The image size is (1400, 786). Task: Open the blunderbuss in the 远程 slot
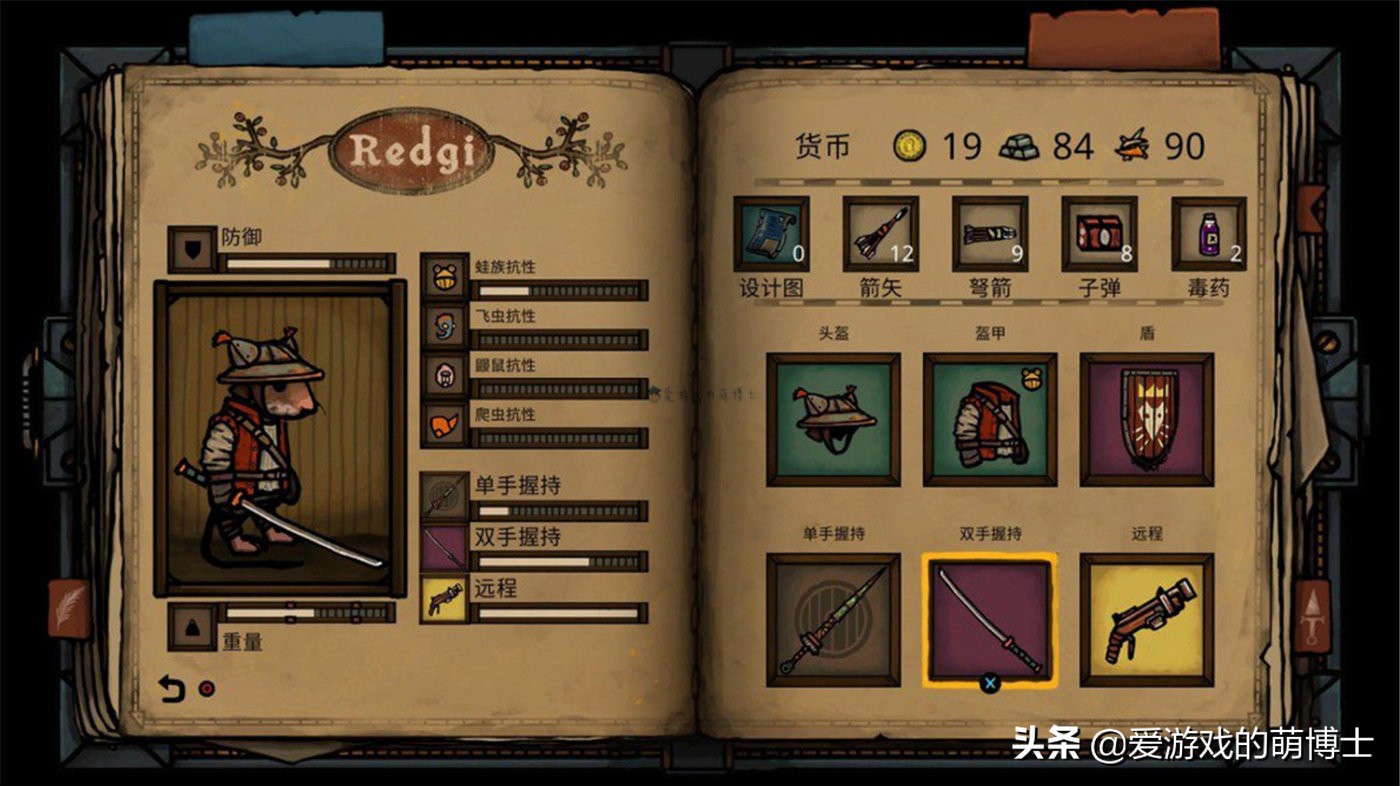(1146, 622)
